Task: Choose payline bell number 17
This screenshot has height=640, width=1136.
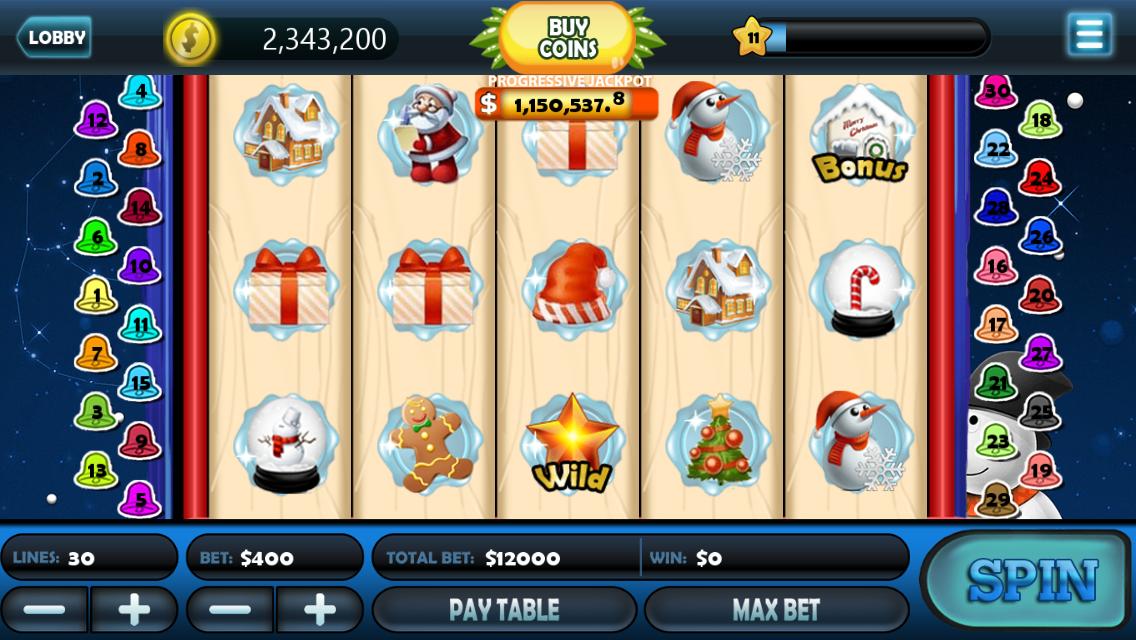Action: 996,325
